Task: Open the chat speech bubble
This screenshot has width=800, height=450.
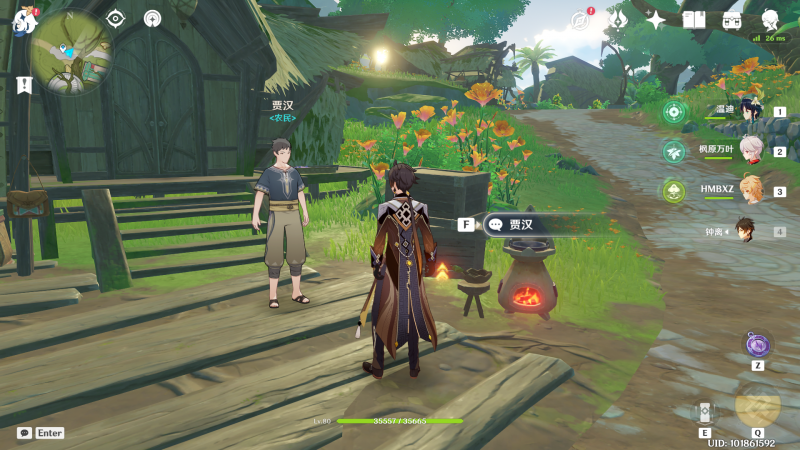Action: [25, 433]
